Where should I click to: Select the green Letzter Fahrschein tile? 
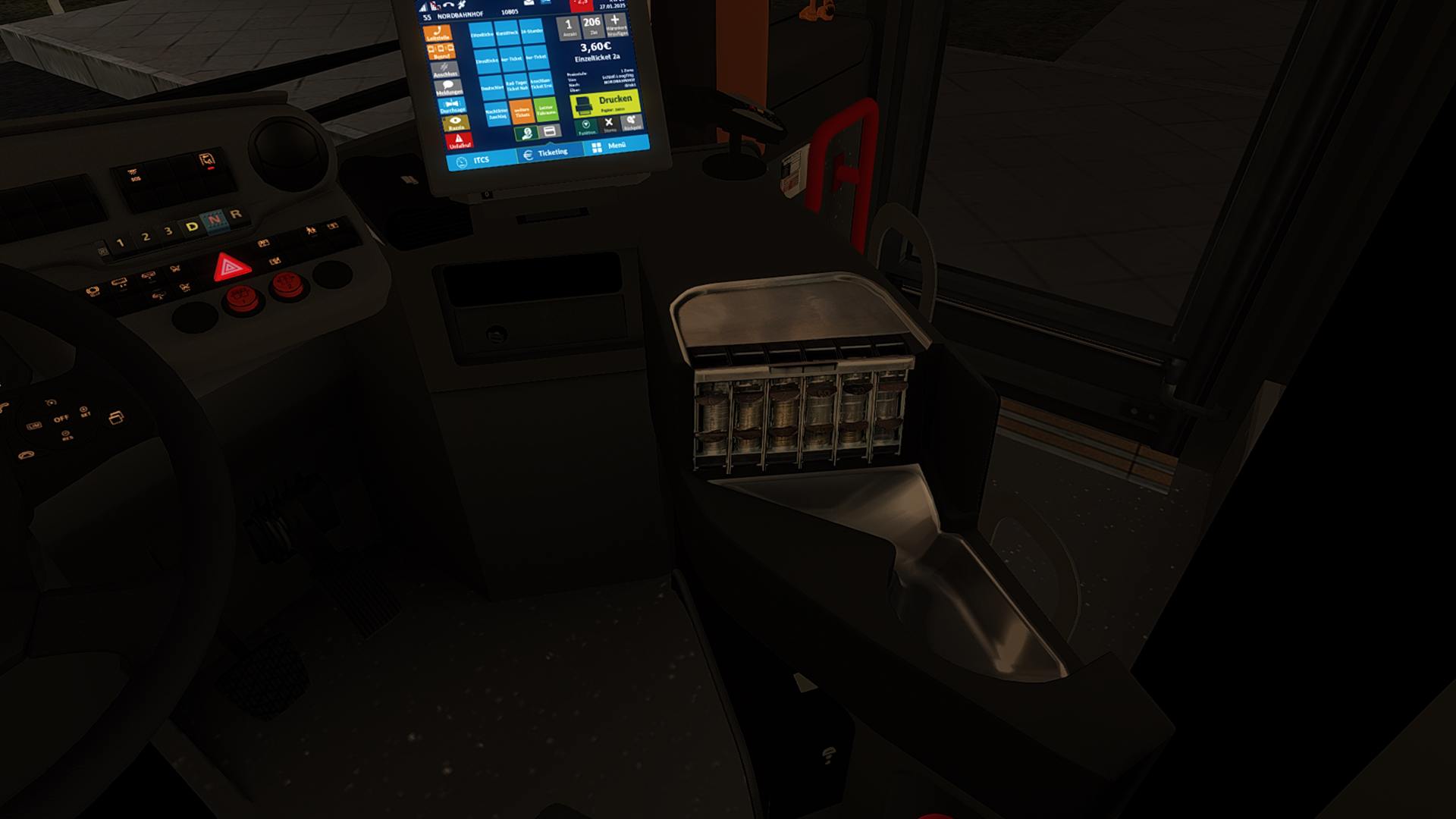(x=546, y=110)
